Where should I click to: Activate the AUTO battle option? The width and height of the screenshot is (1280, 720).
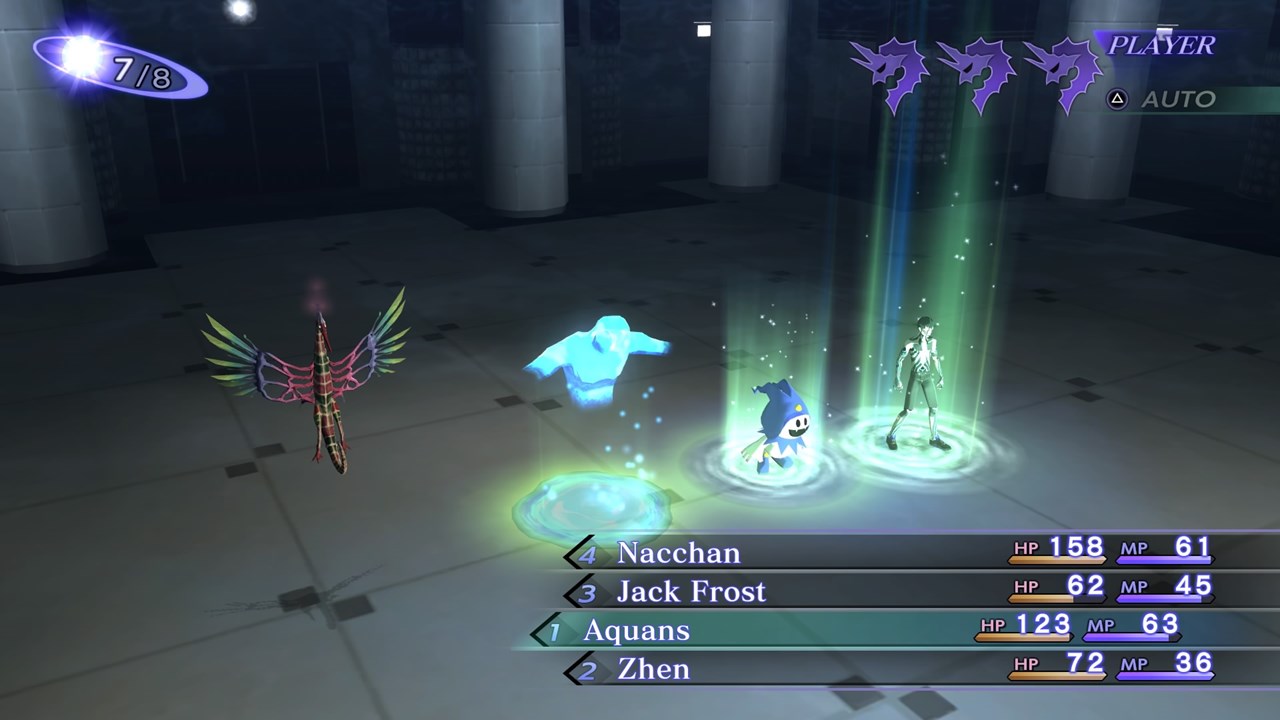[1177, 99]
